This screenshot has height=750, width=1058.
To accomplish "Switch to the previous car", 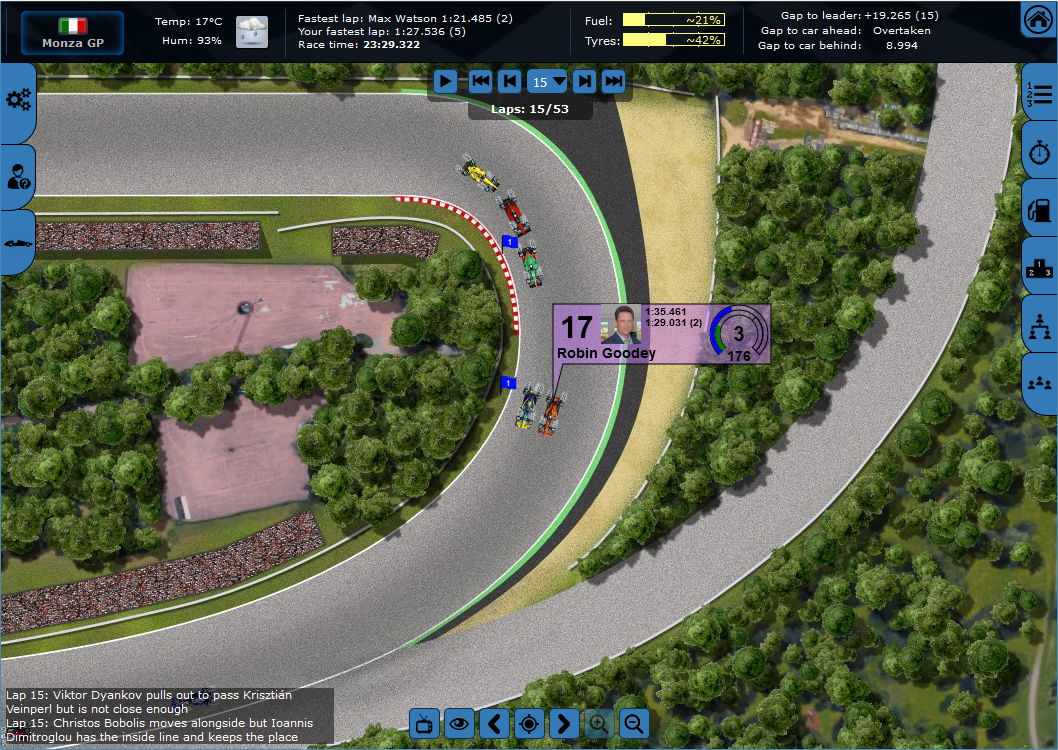I will [x=494, y=723].
